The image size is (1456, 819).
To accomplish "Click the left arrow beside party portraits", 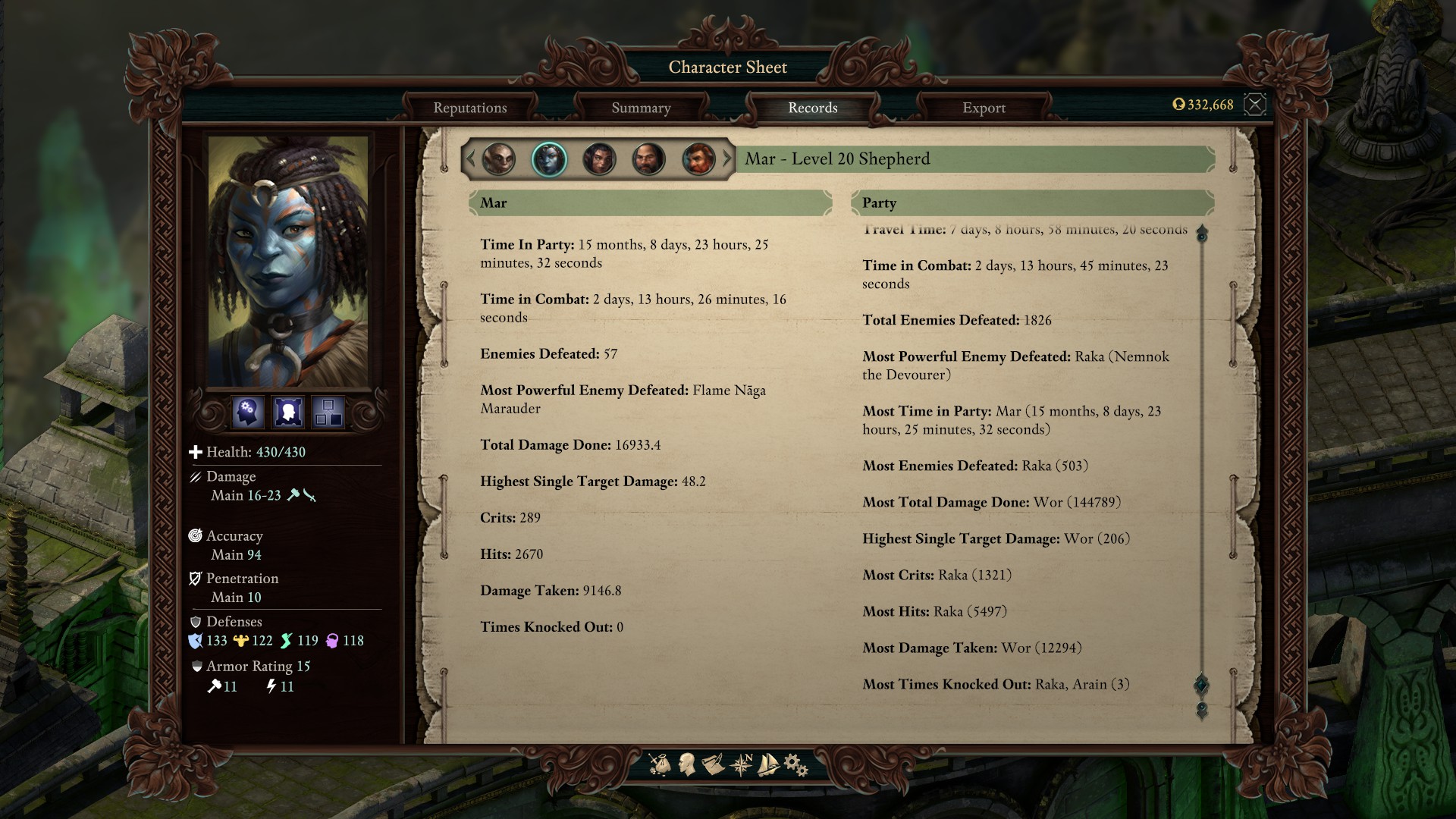I will [470, 159].
